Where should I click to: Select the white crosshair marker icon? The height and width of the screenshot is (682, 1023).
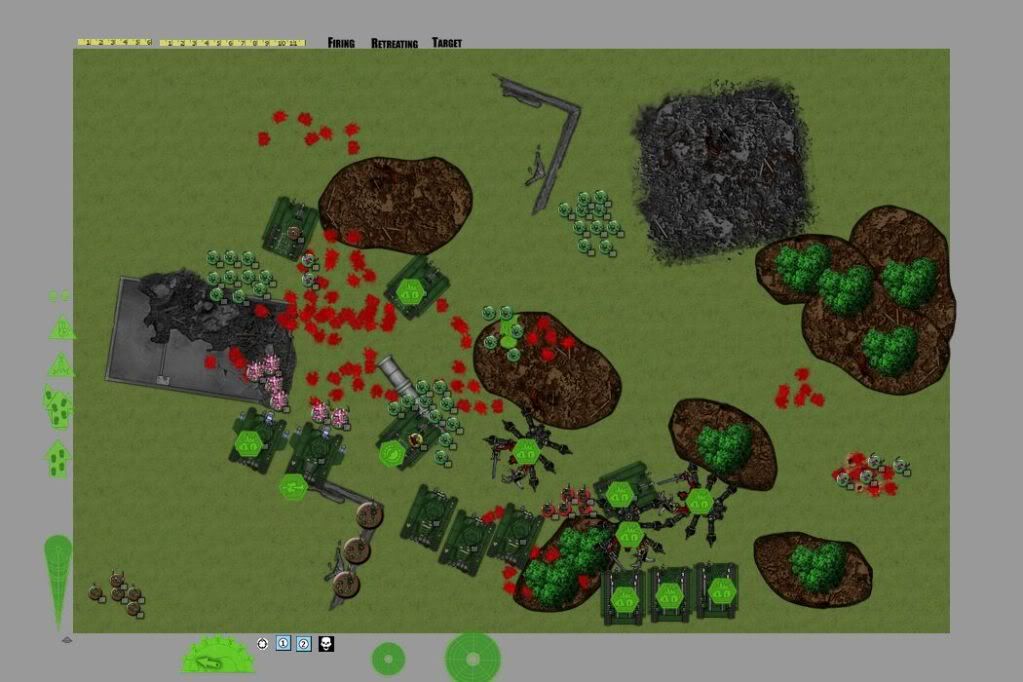262,643
